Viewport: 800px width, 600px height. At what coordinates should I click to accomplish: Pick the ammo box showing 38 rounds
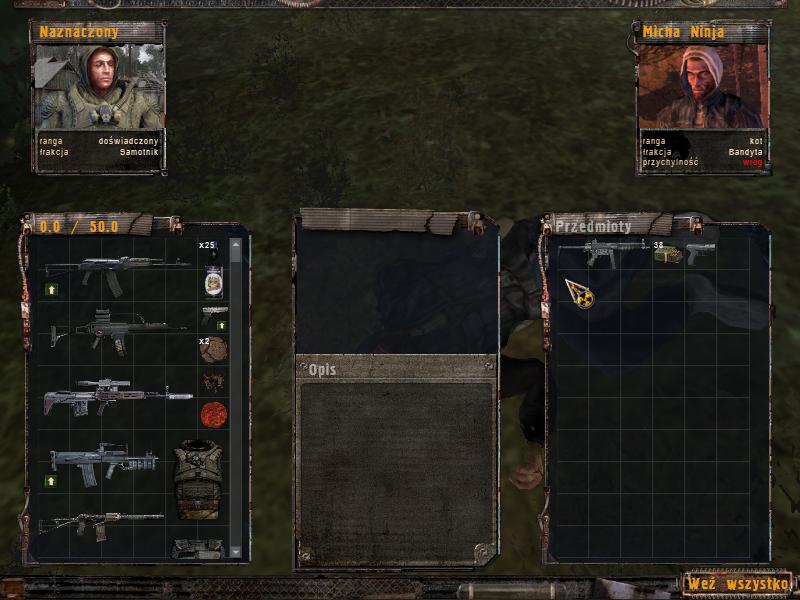(667, 254)
